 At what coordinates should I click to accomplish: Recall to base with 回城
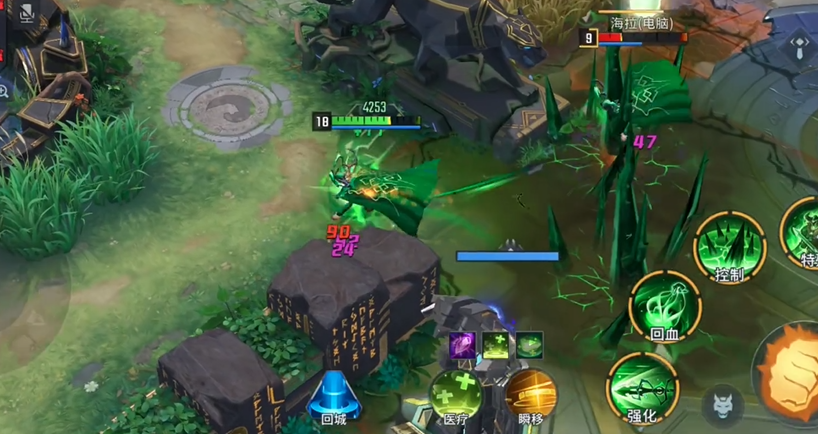coord(333,395)
